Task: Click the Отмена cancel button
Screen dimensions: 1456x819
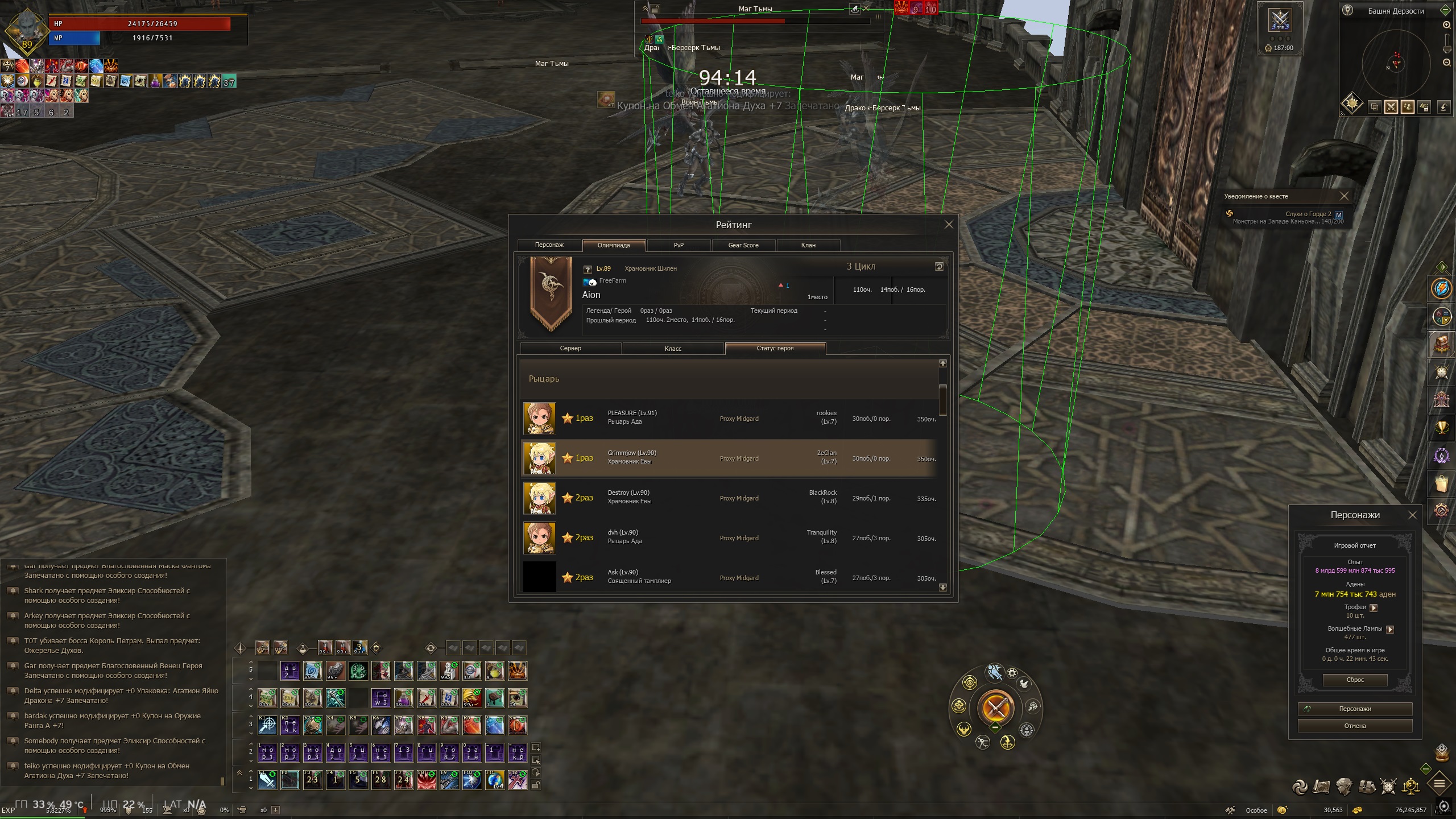Action: pyautogui.click(x=1355, y=726)
